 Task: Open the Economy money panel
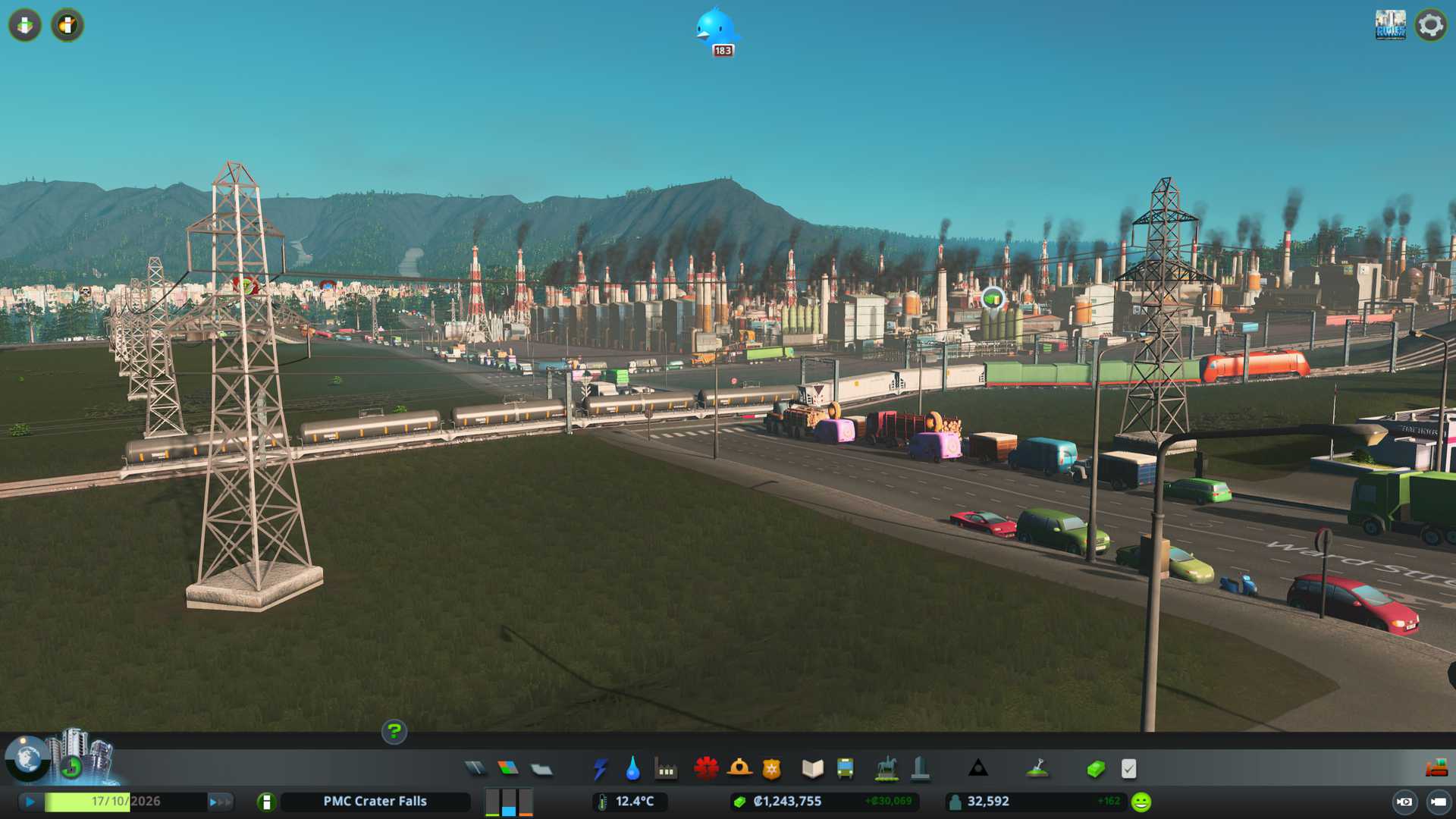1095,769
